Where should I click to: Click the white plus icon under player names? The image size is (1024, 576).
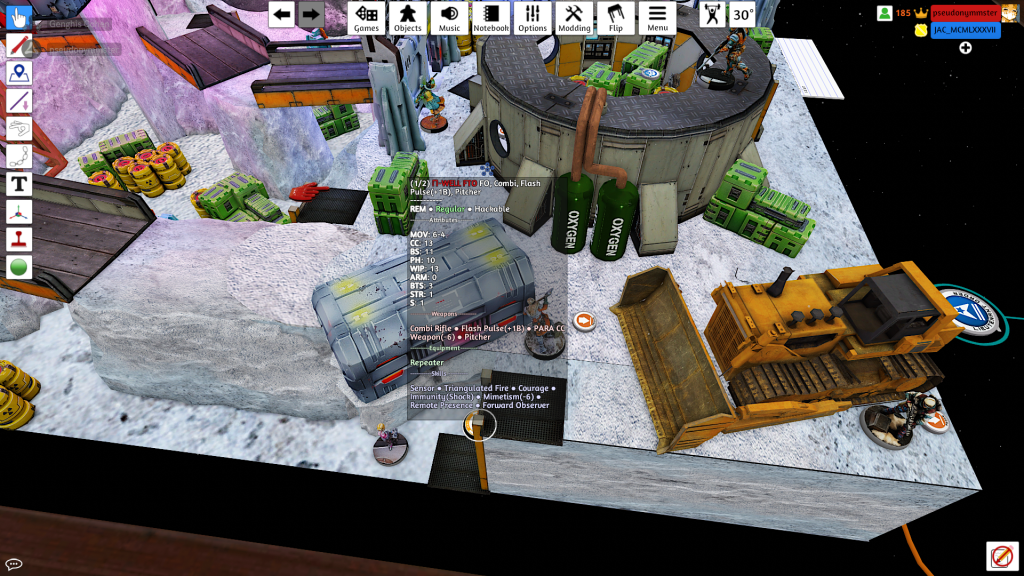pyautogui.click(x=965, y=48)
